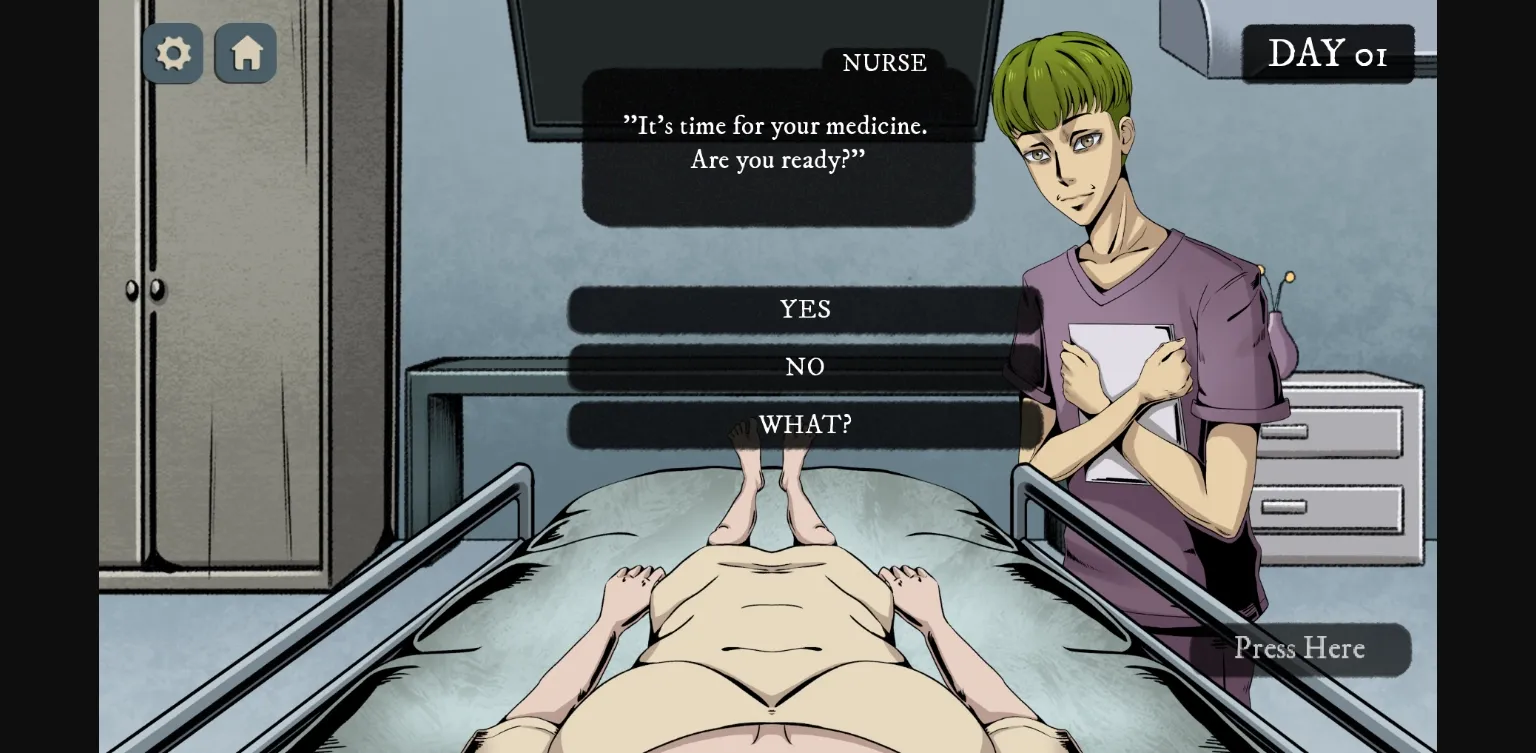Image resolution: width=1536 pixels, height=753 pixels.
Task: Select the gear-shaped options icon
Action: (x=172, y=53)
